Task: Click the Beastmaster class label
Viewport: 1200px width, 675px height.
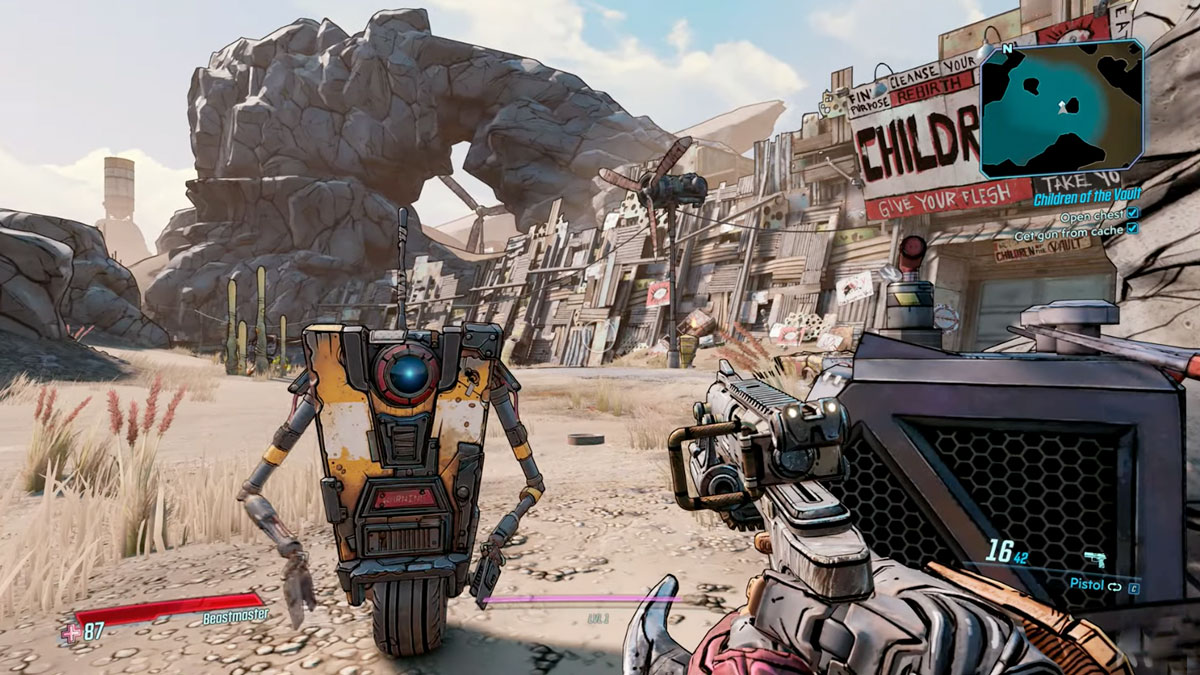Action: click(235, 616)
